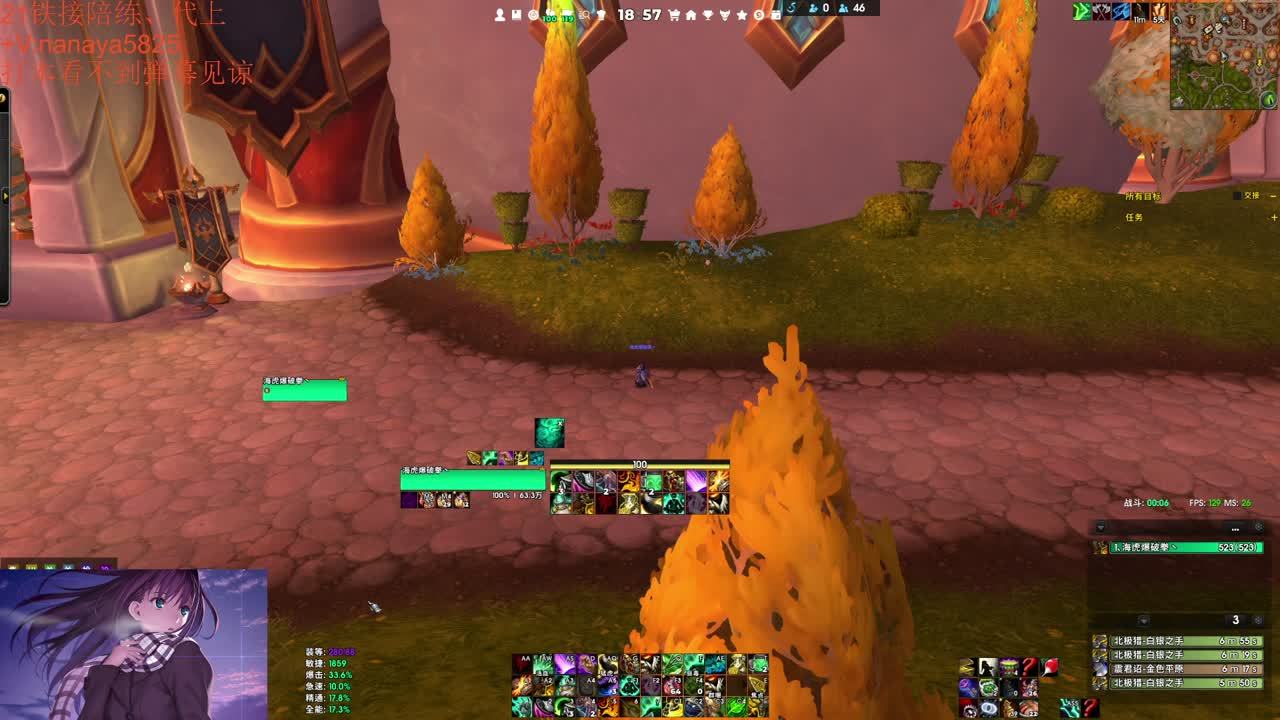Open the minimap in the corner

point(1222,55)
